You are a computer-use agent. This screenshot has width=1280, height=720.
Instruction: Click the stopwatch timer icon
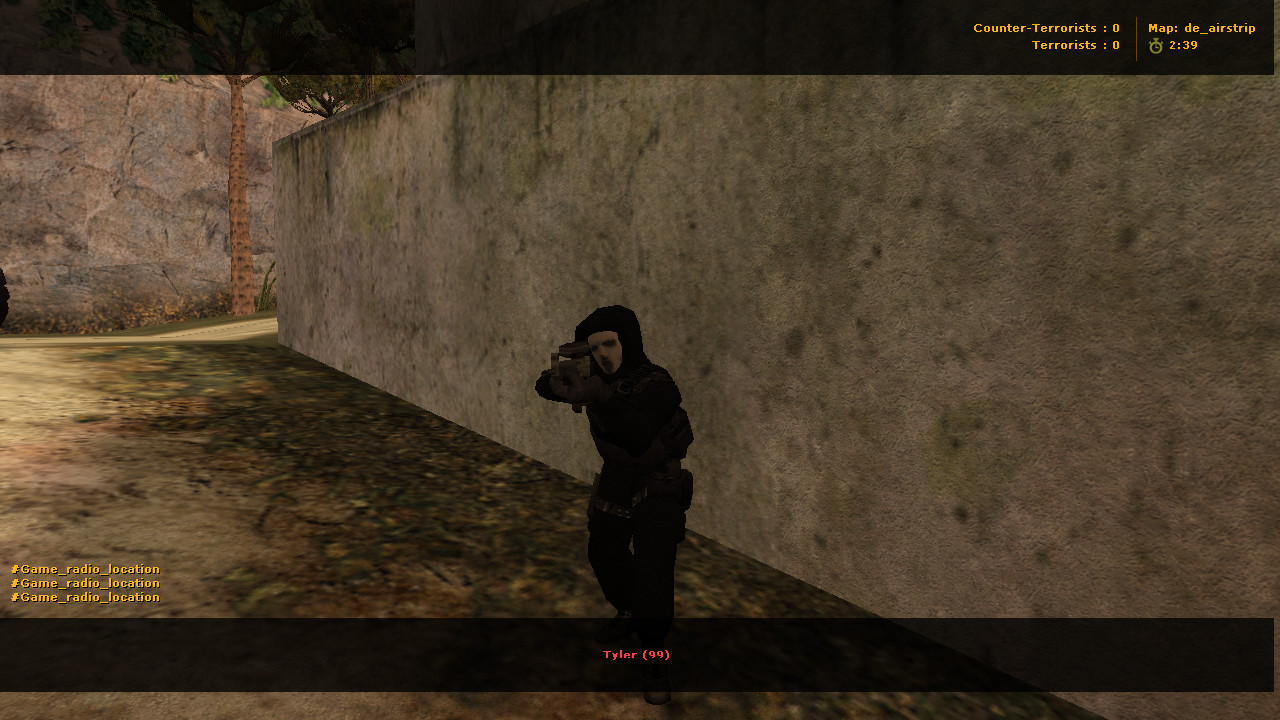pyautogui.click(x=1157, y=44)
